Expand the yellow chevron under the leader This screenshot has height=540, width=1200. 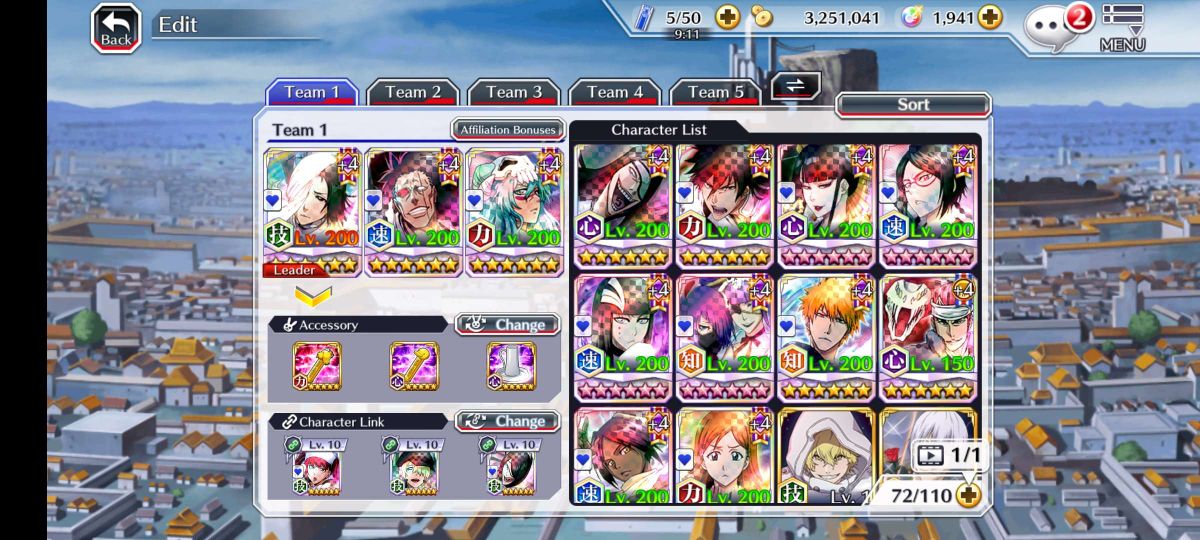313,296
